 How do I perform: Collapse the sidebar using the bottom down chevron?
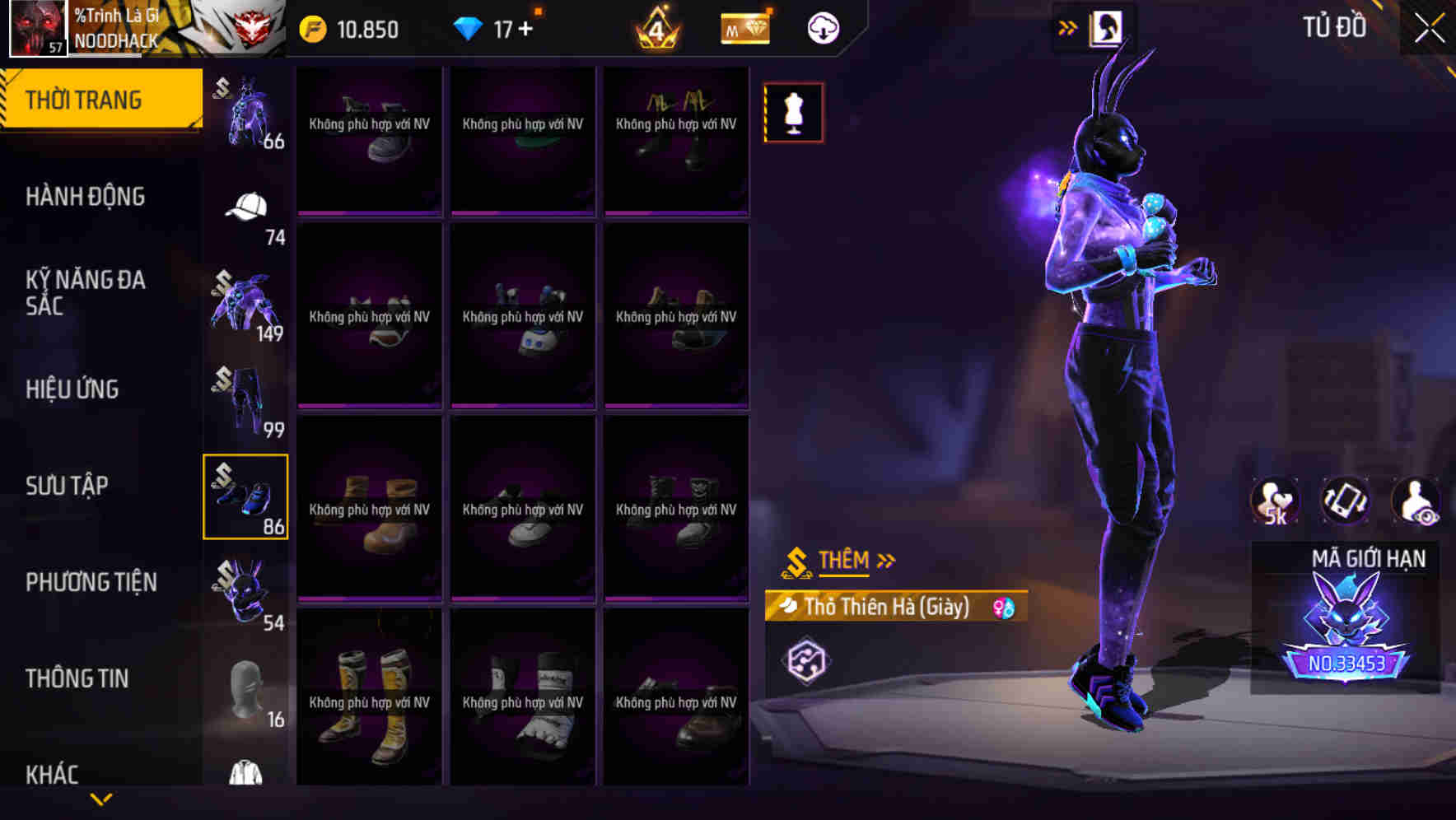[101, 798]
